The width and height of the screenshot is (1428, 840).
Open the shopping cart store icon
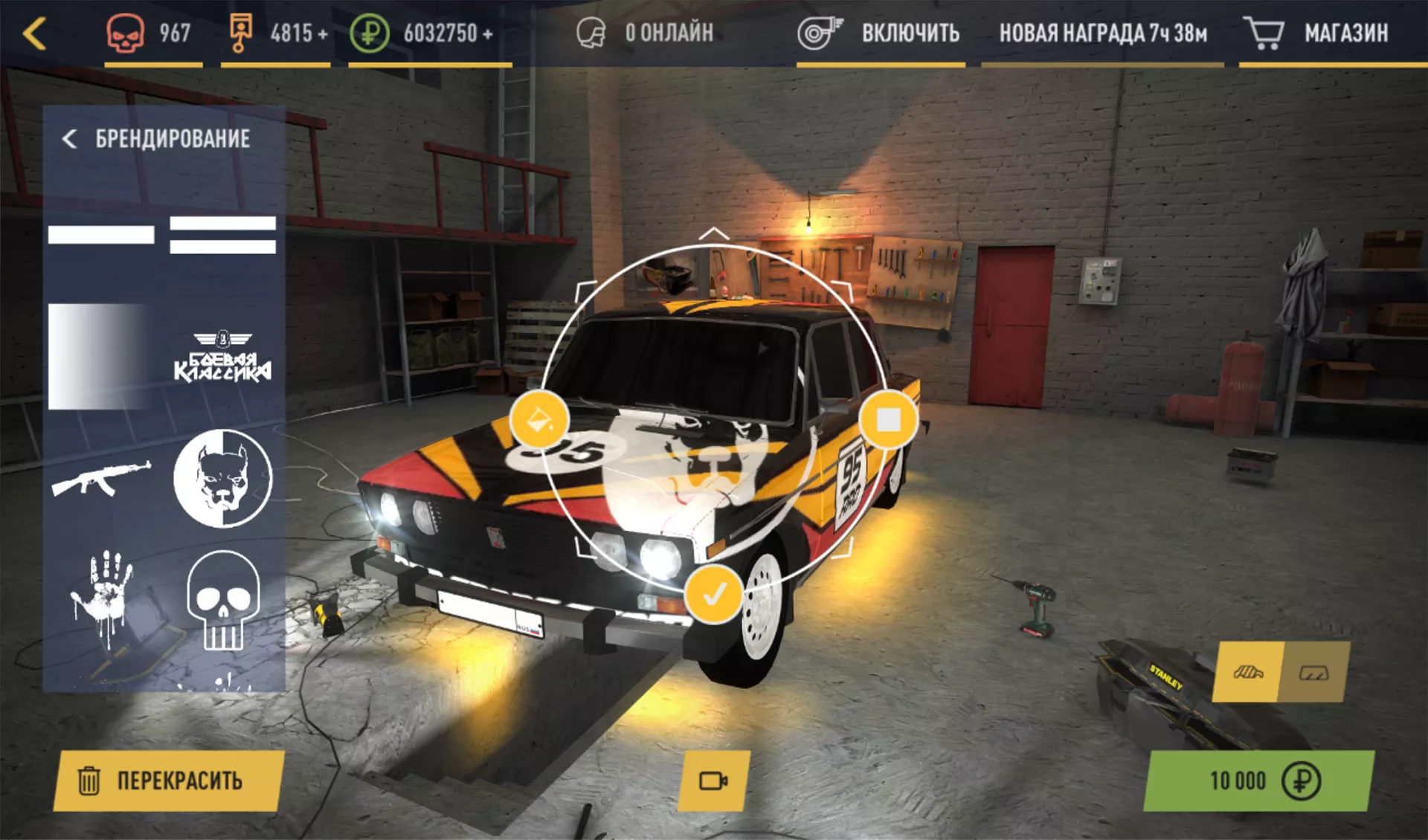tap(1264, 32)
